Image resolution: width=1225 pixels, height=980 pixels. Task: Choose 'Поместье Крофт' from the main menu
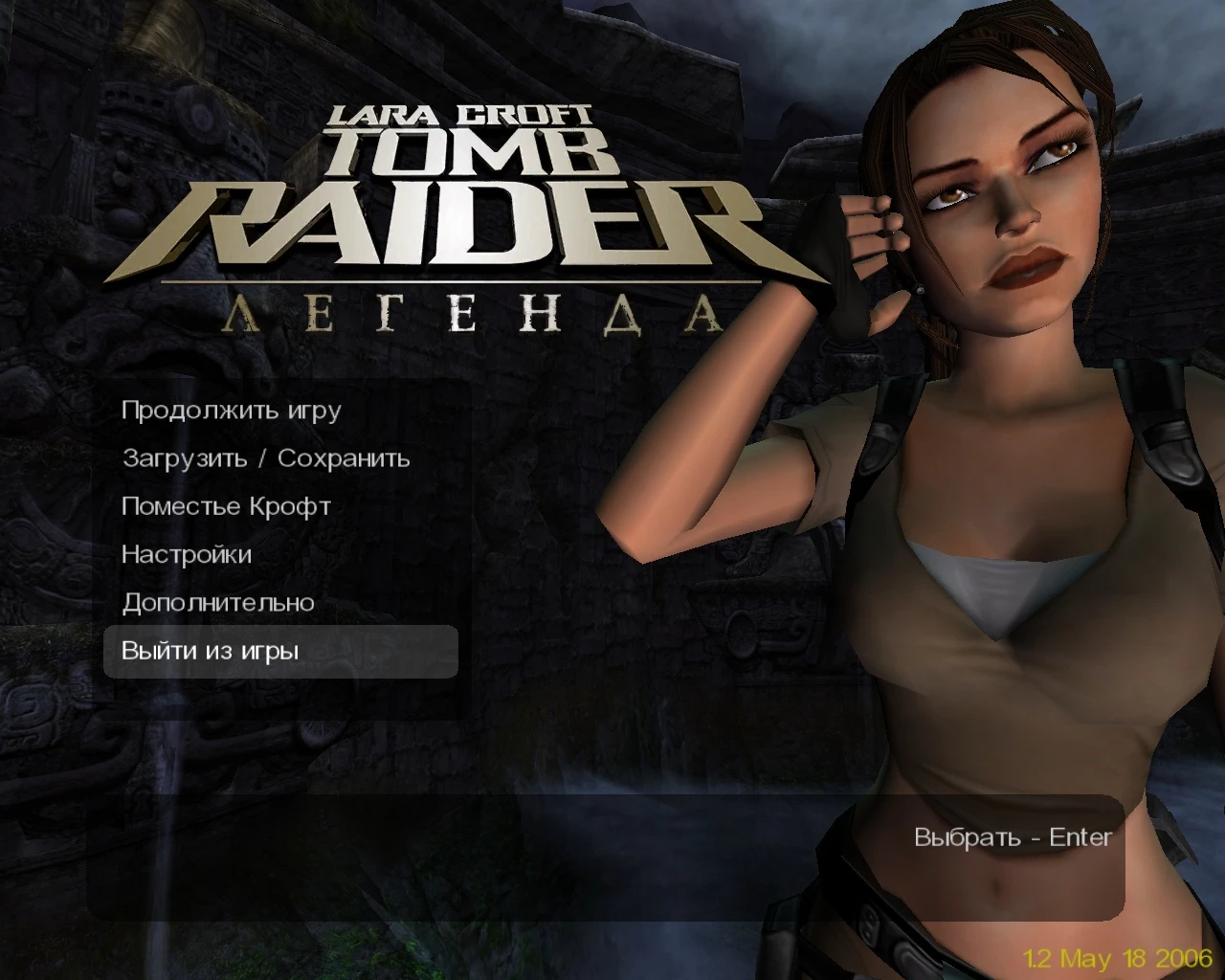[226, 506]
